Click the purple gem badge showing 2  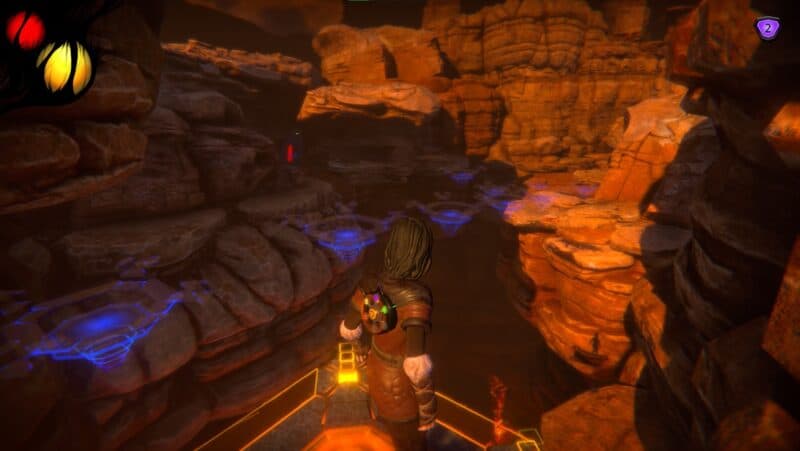coord(766,28)
